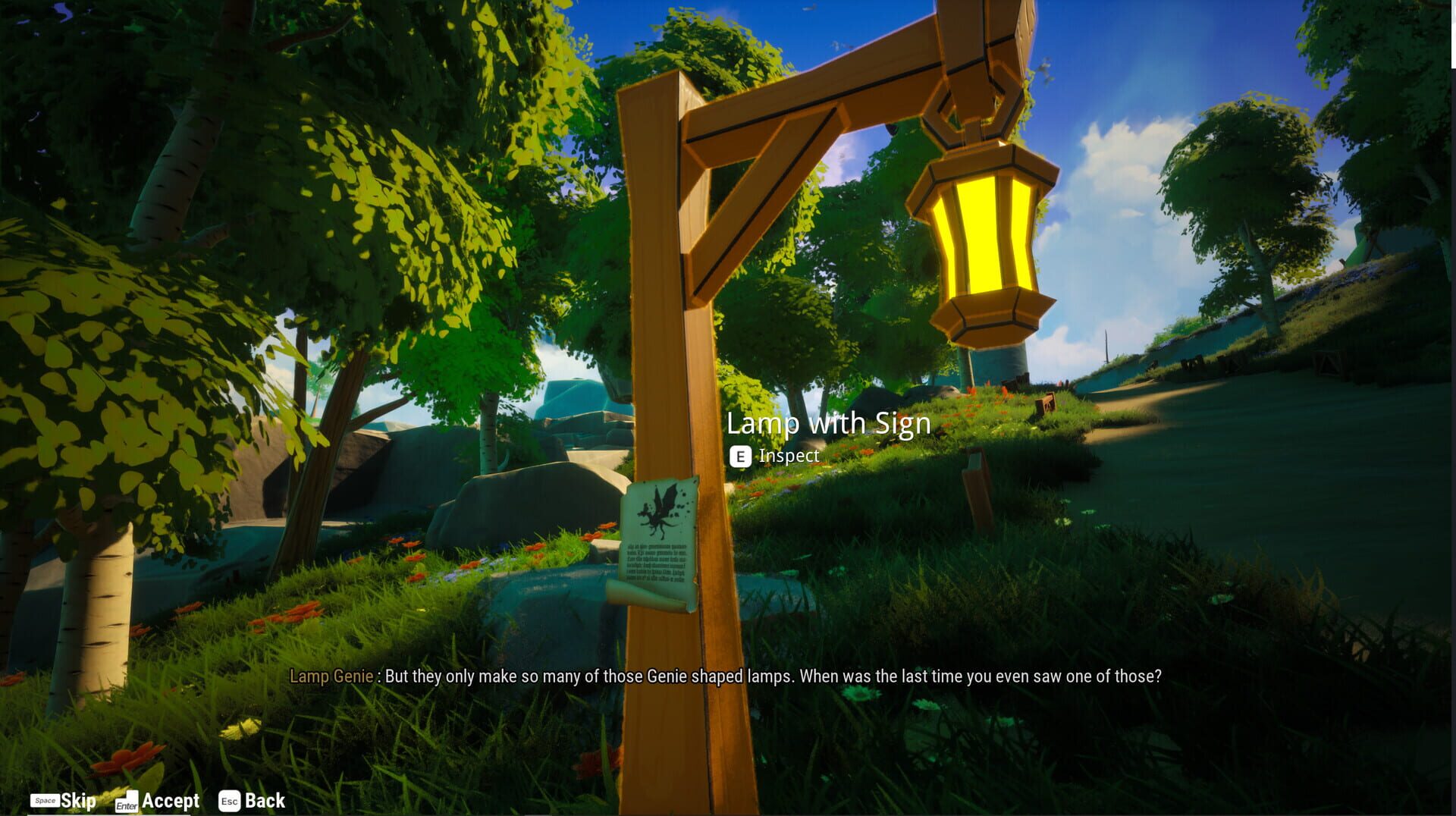Screen dimensions: 1456x816
Task: Click the Lamp with Sign title text
Action: 830,423
